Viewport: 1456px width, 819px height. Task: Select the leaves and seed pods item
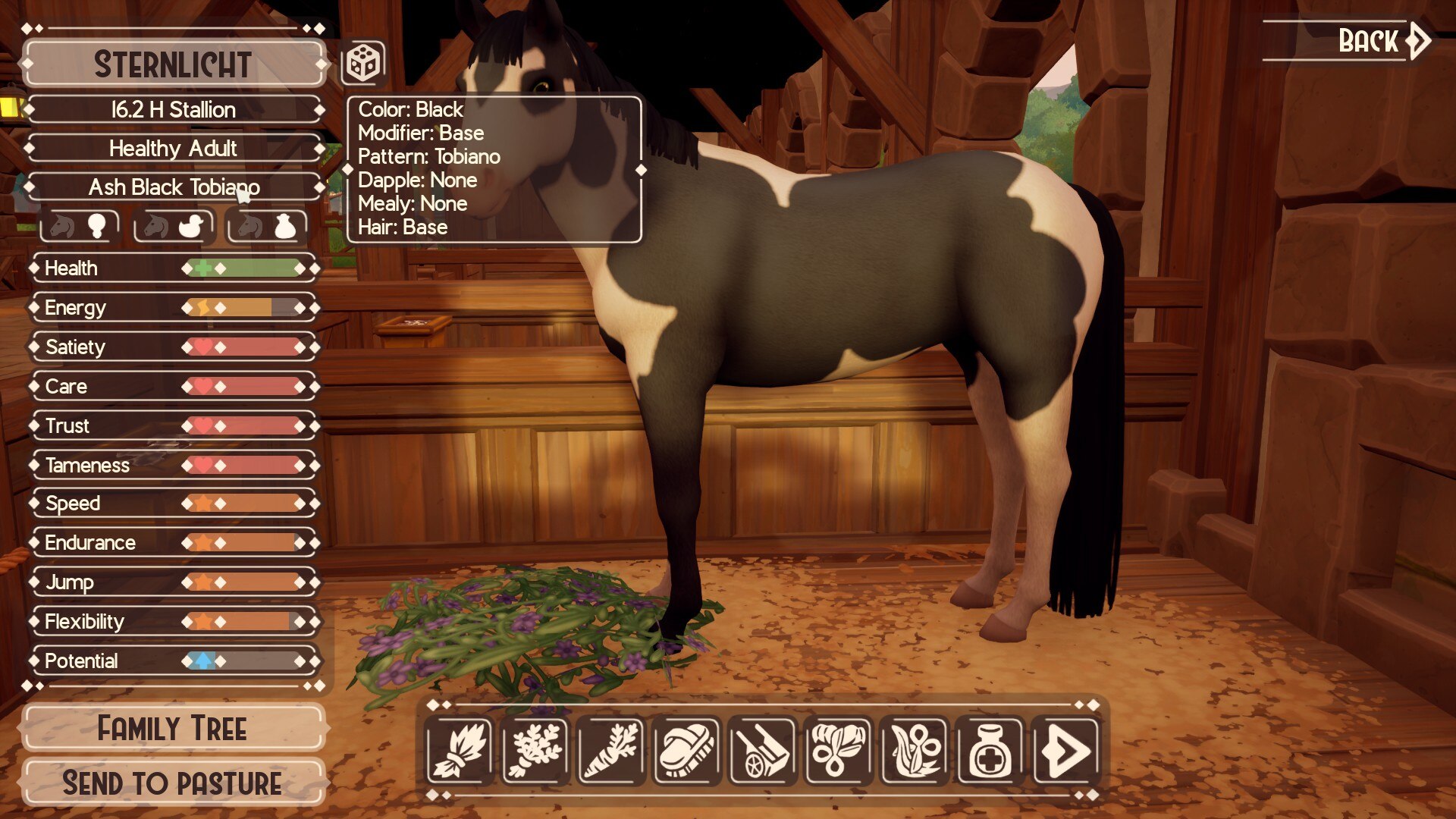[x=839, y=751]
